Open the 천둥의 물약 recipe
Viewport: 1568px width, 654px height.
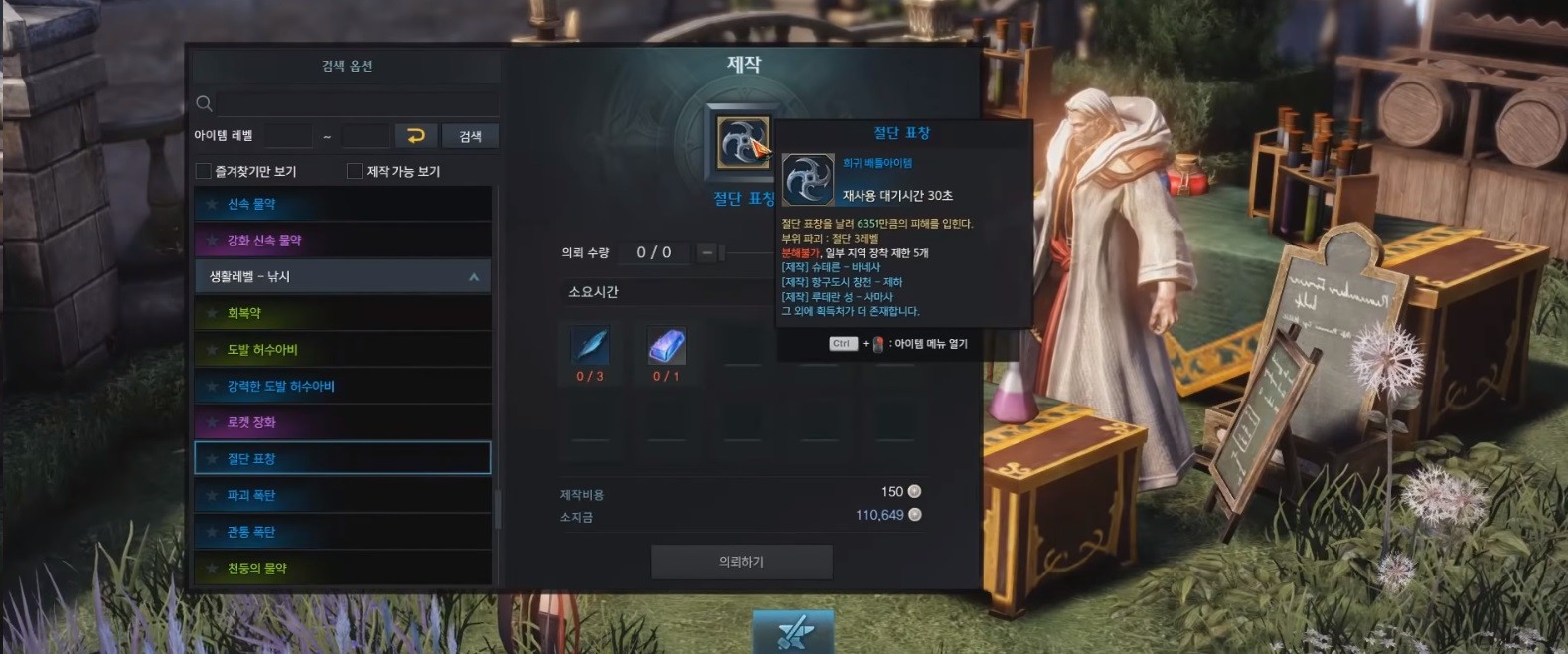[x=343, y=568]
